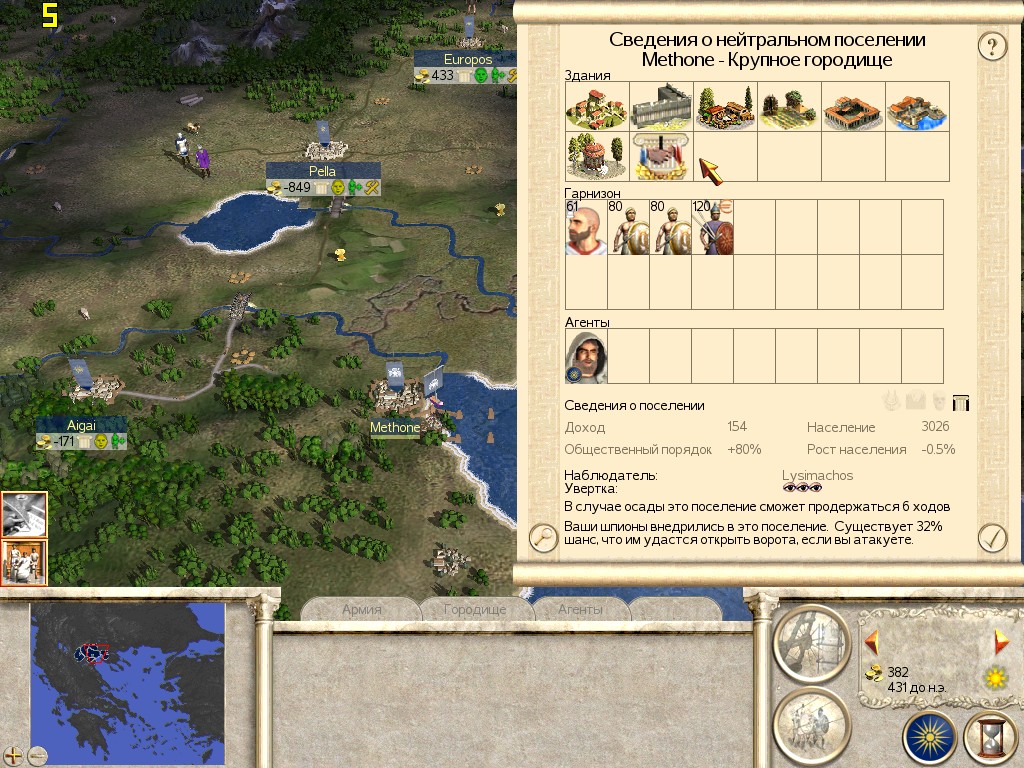Open the help question mark on scroll
The width and height of the screenshot is (1024, 768).
point(990,45)
